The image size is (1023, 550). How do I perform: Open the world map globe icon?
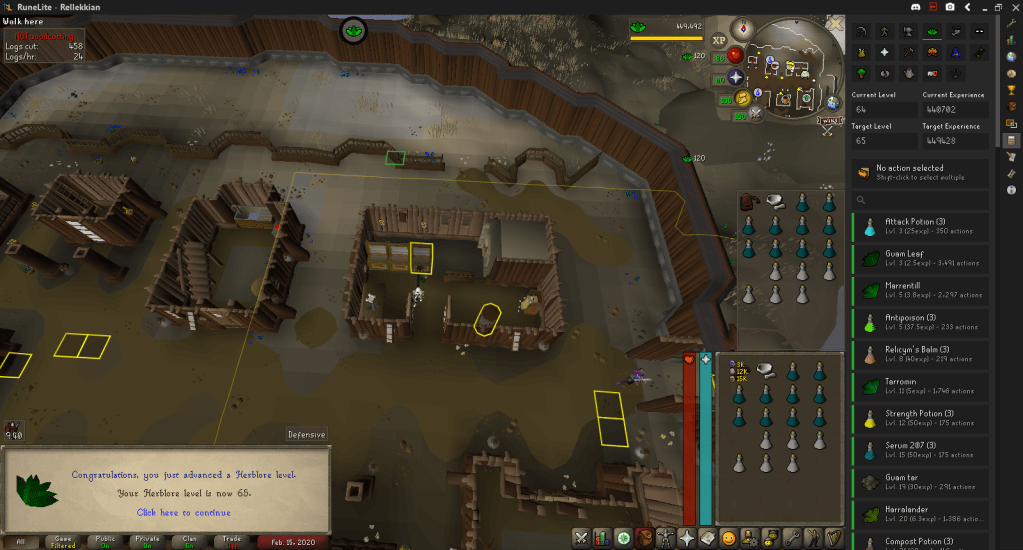pyautogui.click(x=832, y=102)
